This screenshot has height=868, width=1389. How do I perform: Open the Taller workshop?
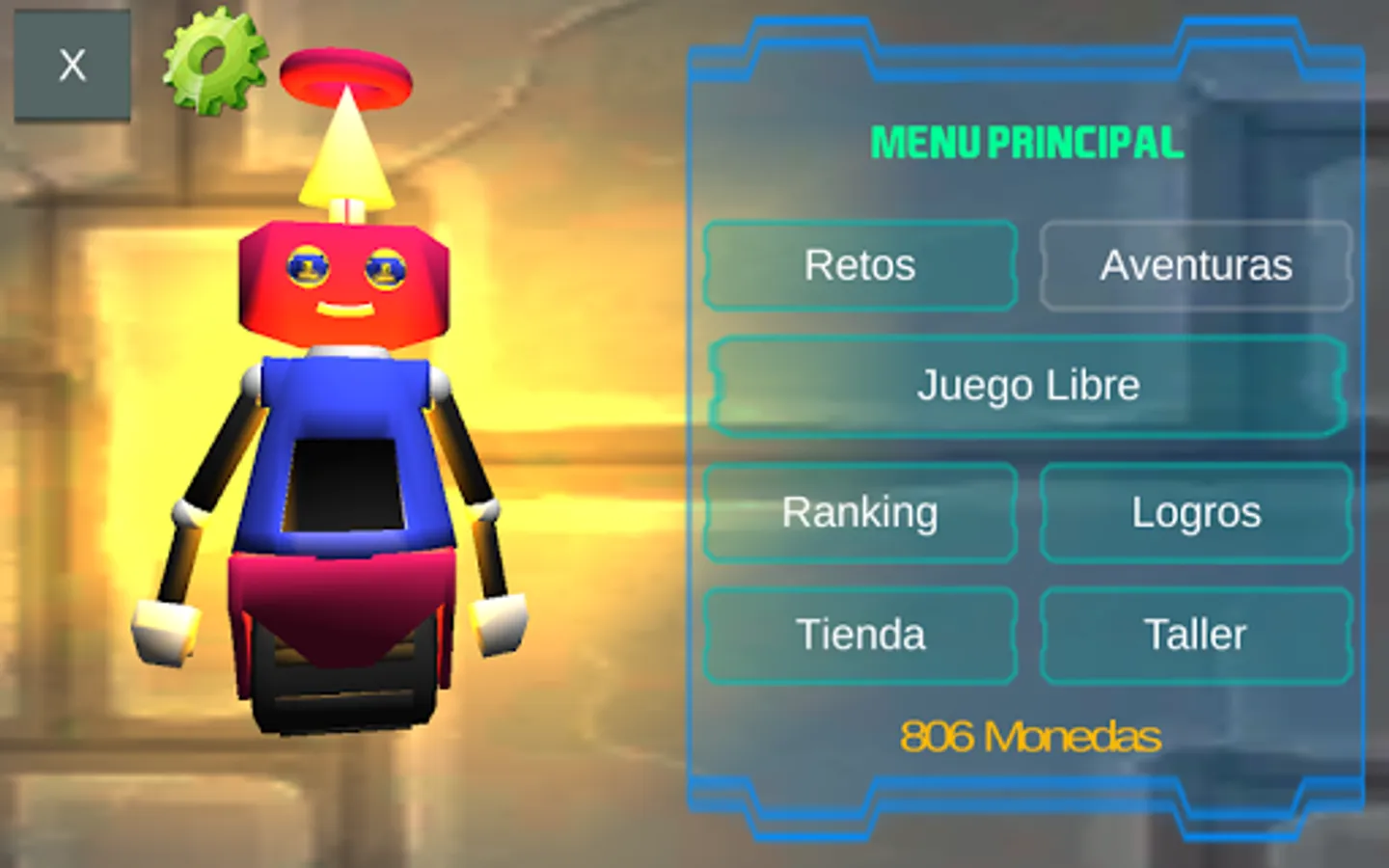pos(1196,635)
